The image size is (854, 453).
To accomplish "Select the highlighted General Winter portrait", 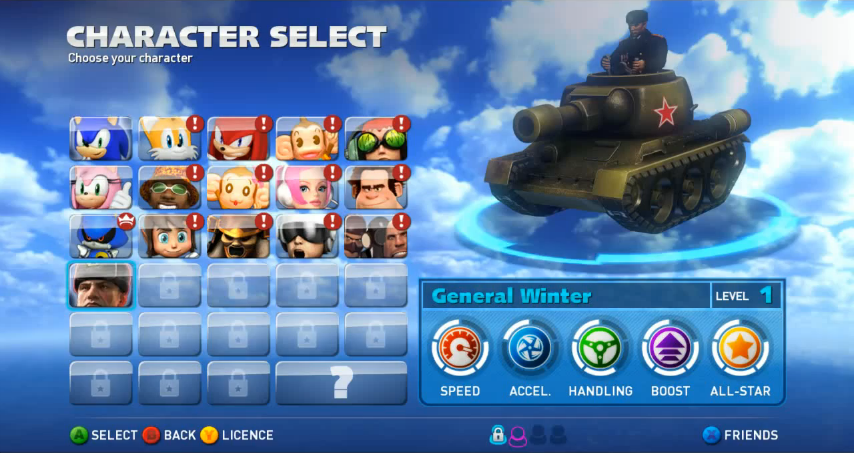I will (100, 285).
